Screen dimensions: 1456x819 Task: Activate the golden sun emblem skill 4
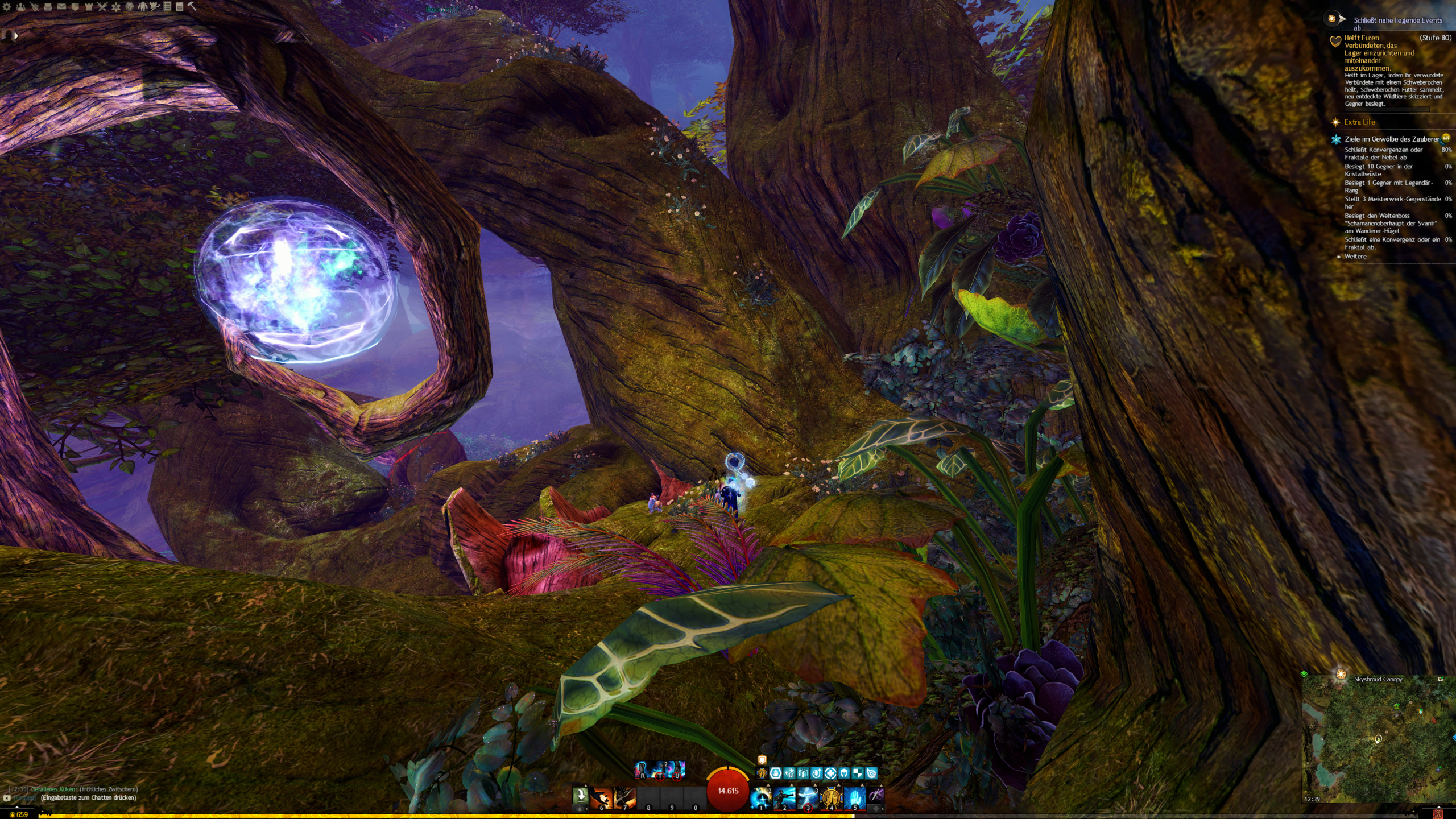[831, 798]
